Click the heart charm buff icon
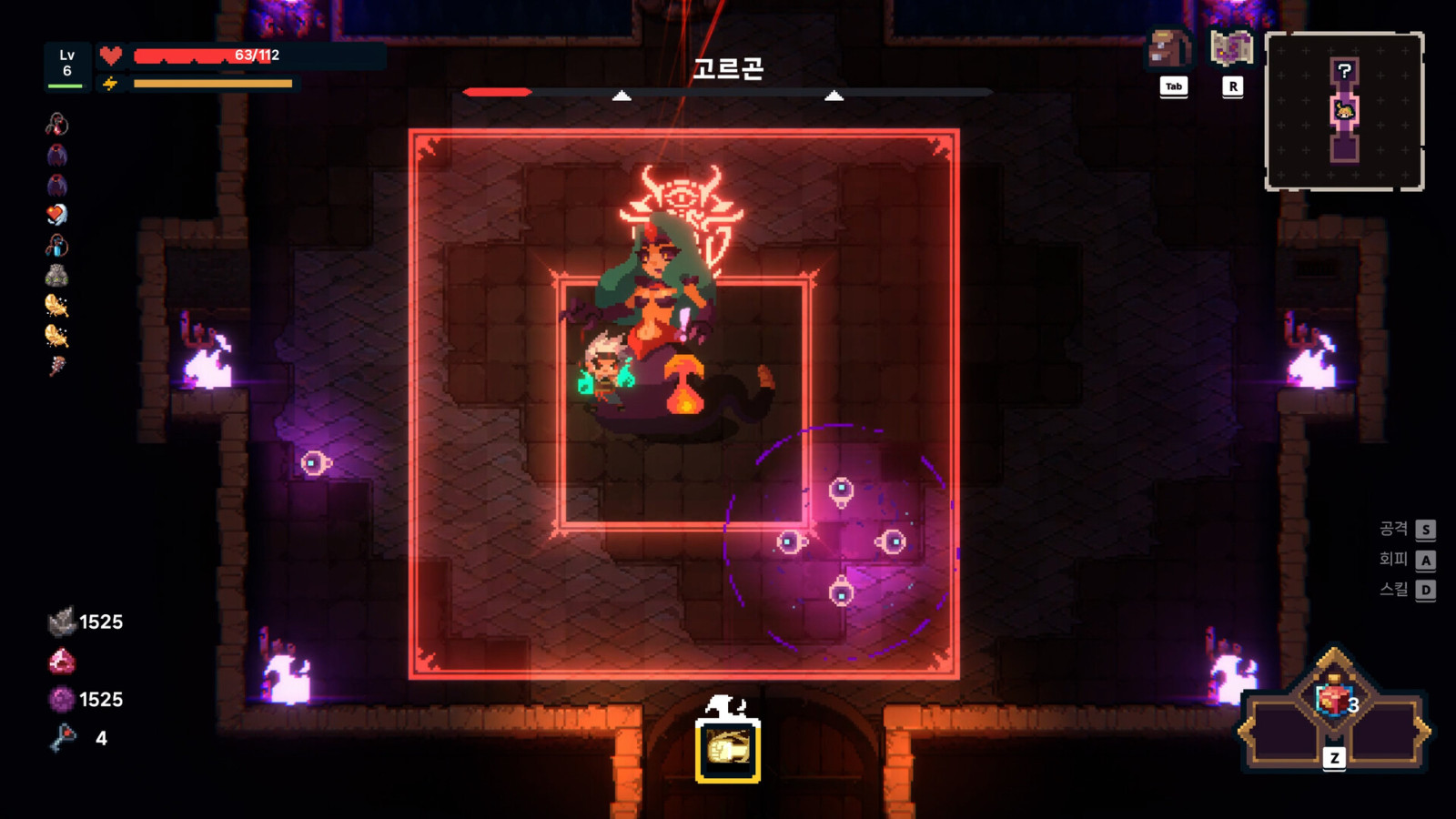This screenshot has width=1456, height=819. 55,212
